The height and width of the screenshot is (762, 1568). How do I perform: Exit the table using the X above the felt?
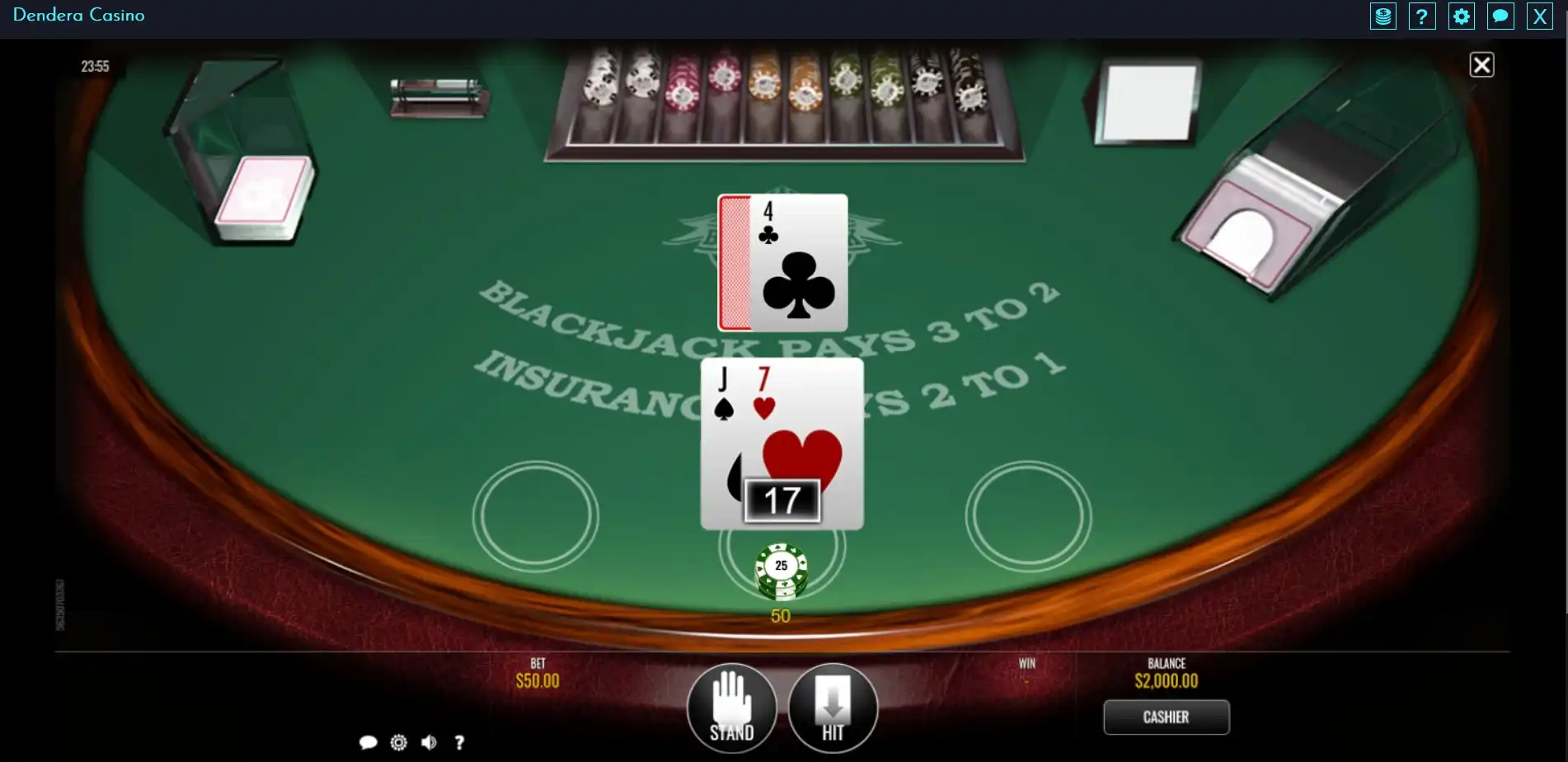point(1481,64)
